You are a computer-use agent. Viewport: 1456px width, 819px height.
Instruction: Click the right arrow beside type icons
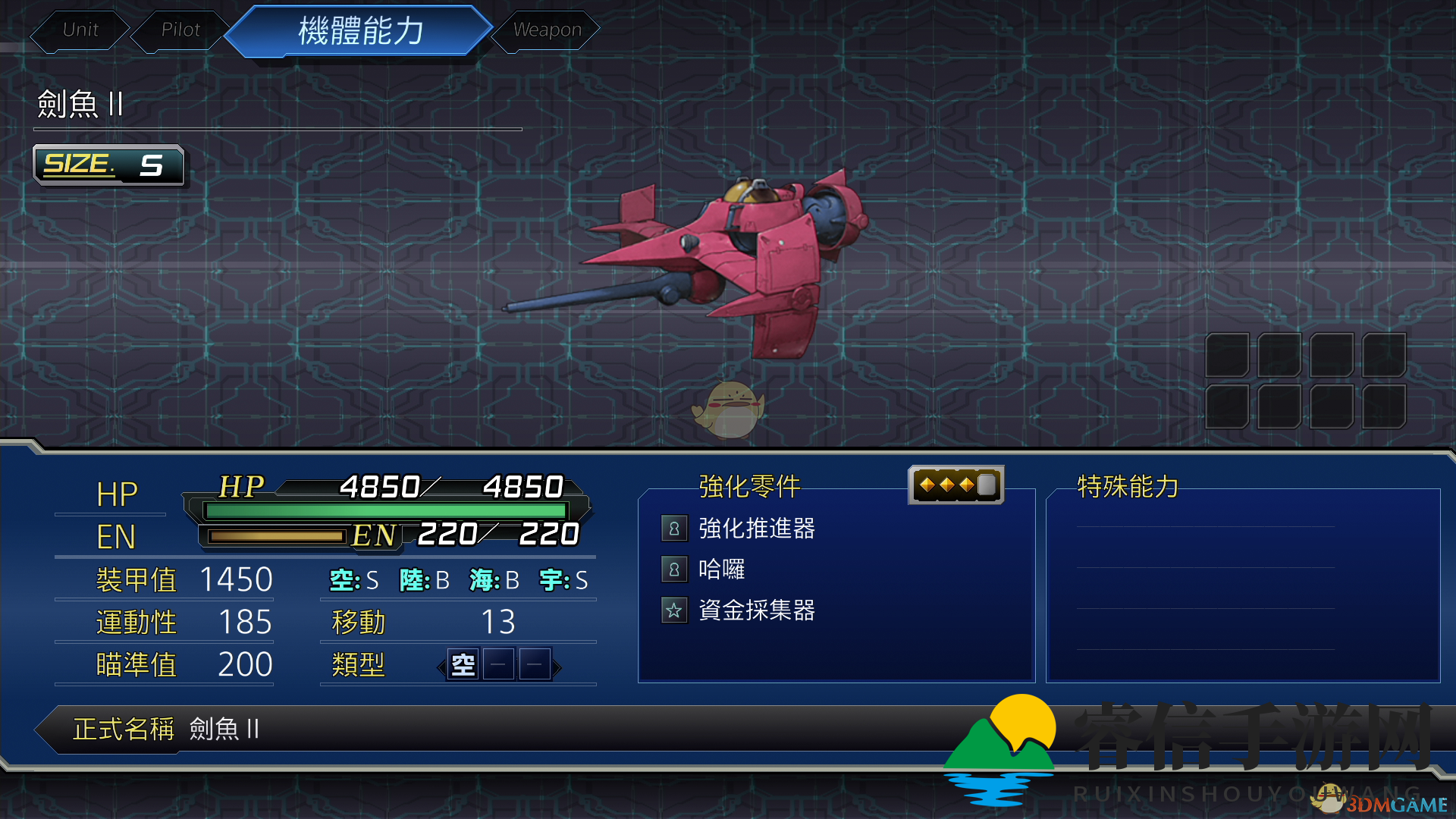pyautogui.click(x=557, y=667)
